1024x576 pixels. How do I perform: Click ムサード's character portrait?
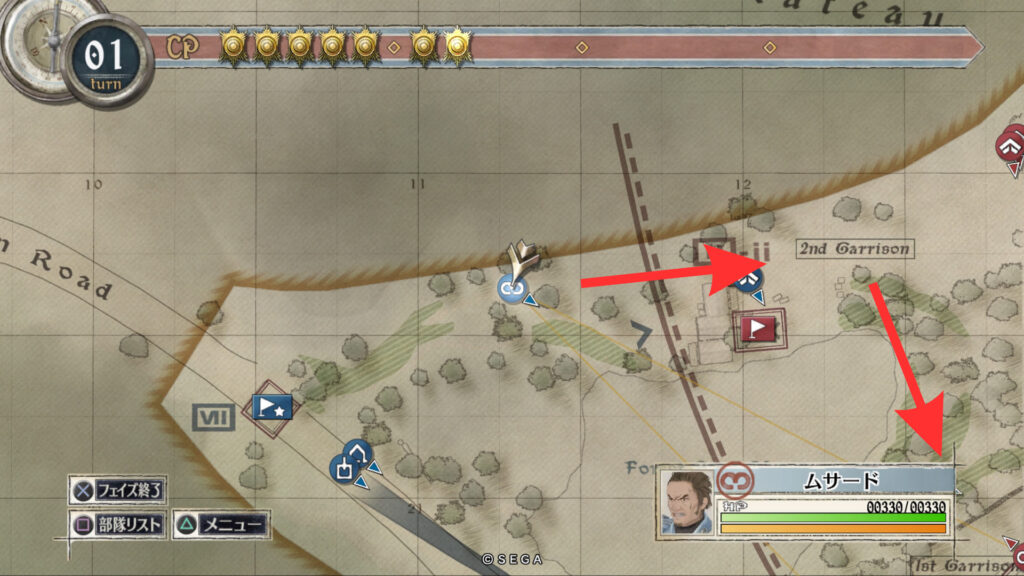(x=687, y=503)
